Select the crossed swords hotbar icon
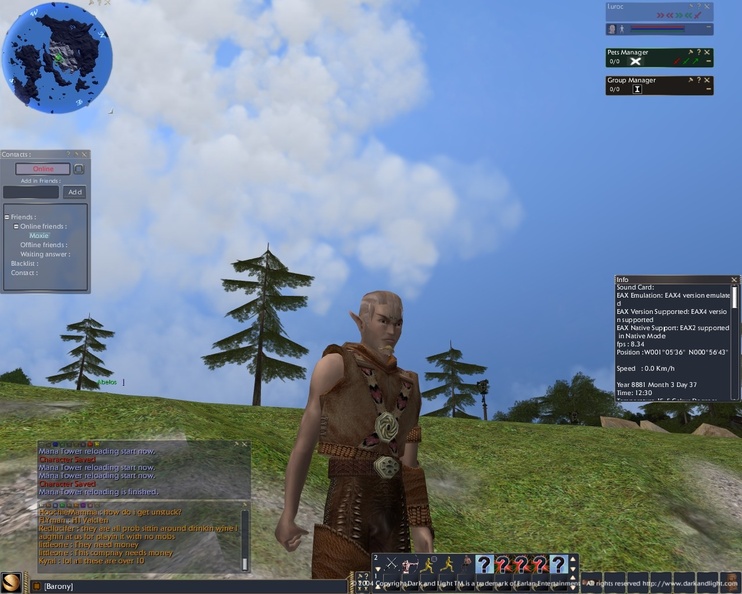 (391, 565)
